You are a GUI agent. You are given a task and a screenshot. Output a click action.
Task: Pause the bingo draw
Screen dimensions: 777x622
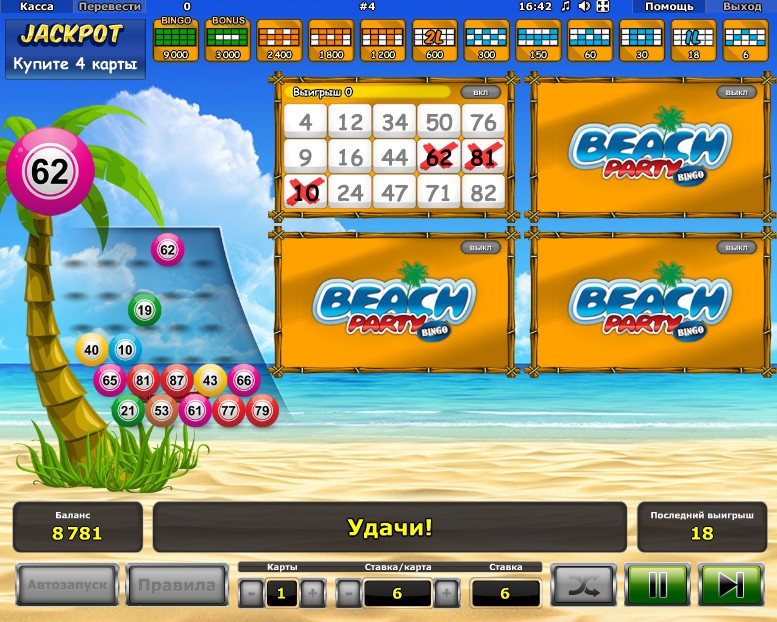pos(657,585)
